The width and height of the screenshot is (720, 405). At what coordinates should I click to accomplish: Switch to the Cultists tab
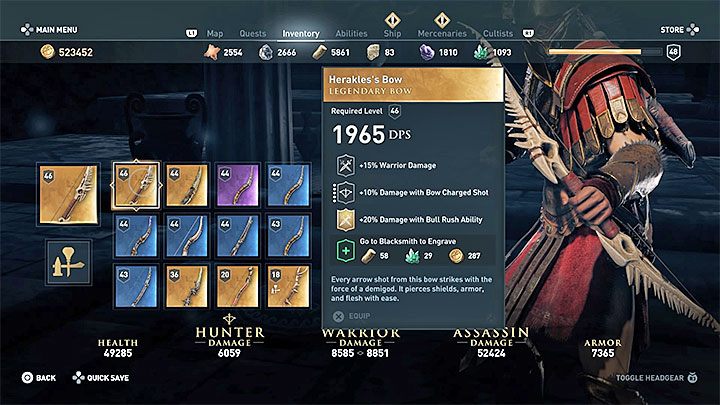(498, 33)
